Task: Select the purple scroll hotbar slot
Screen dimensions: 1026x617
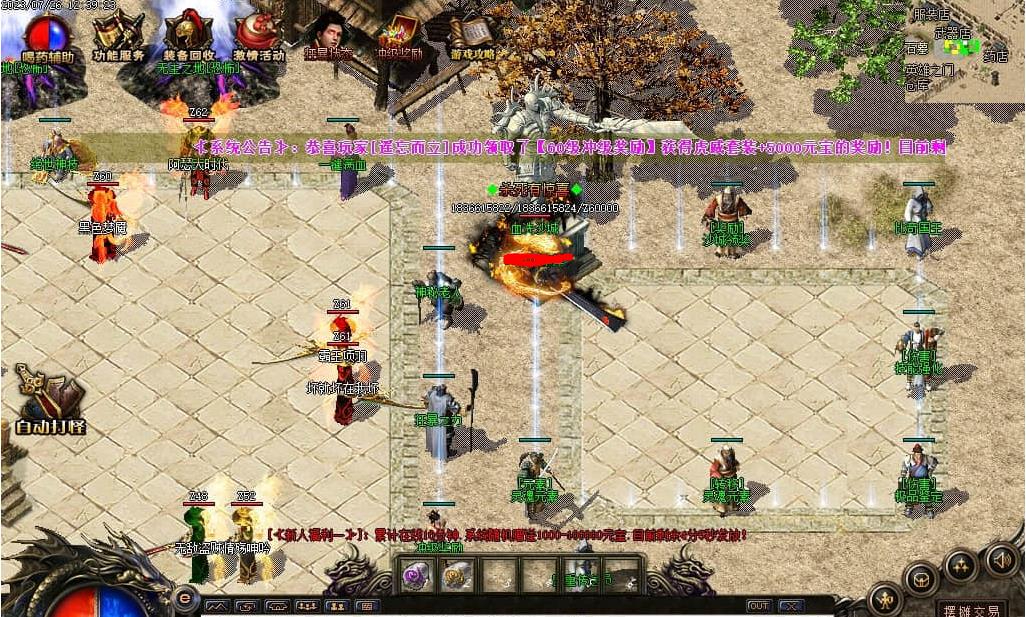Action: pyautogui.click(x=417, y=574)
